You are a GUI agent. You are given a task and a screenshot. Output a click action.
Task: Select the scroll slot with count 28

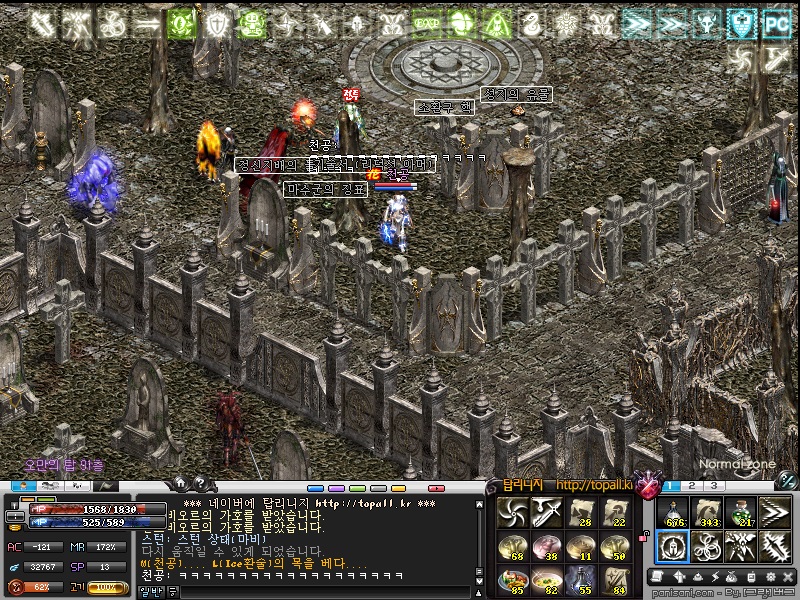581,512
